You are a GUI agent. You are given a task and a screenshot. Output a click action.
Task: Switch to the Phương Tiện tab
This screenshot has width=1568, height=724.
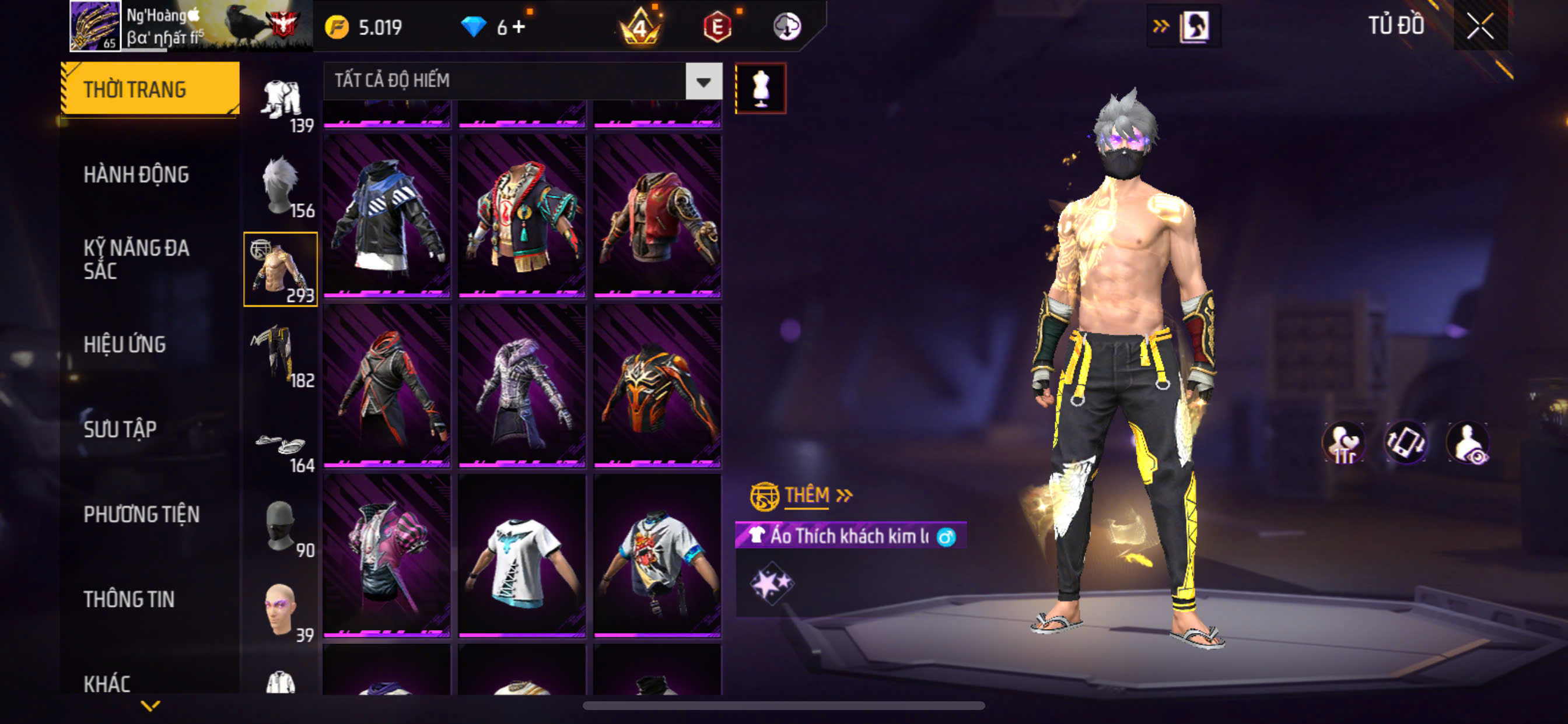click(x=141, y=515)
